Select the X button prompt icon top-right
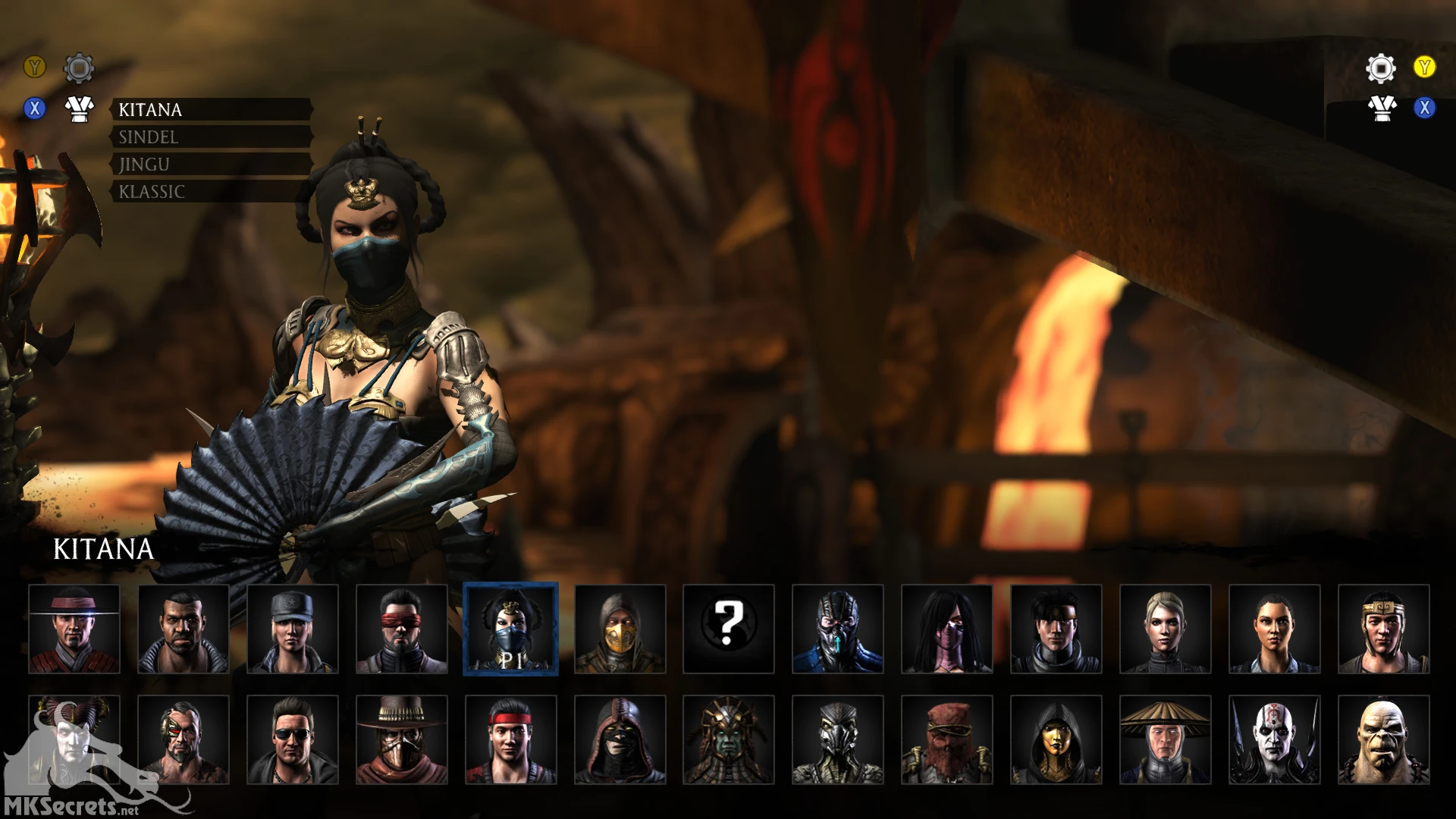 pyautogui.click(x=1426, y=108)
